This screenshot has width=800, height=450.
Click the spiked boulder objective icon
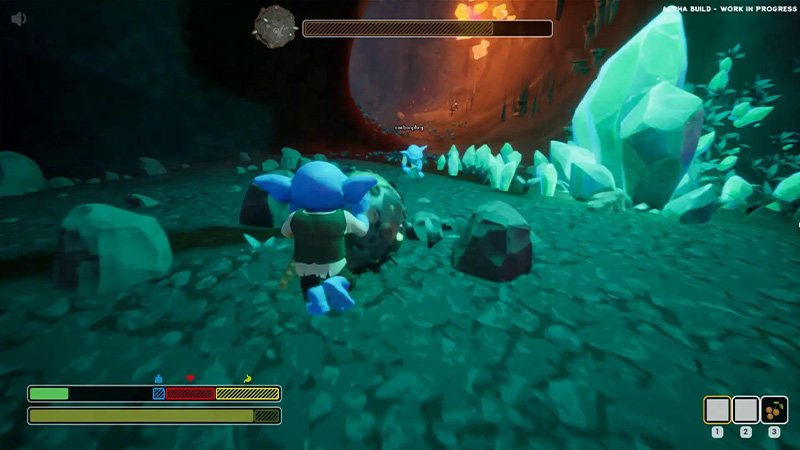coord(273,26)
